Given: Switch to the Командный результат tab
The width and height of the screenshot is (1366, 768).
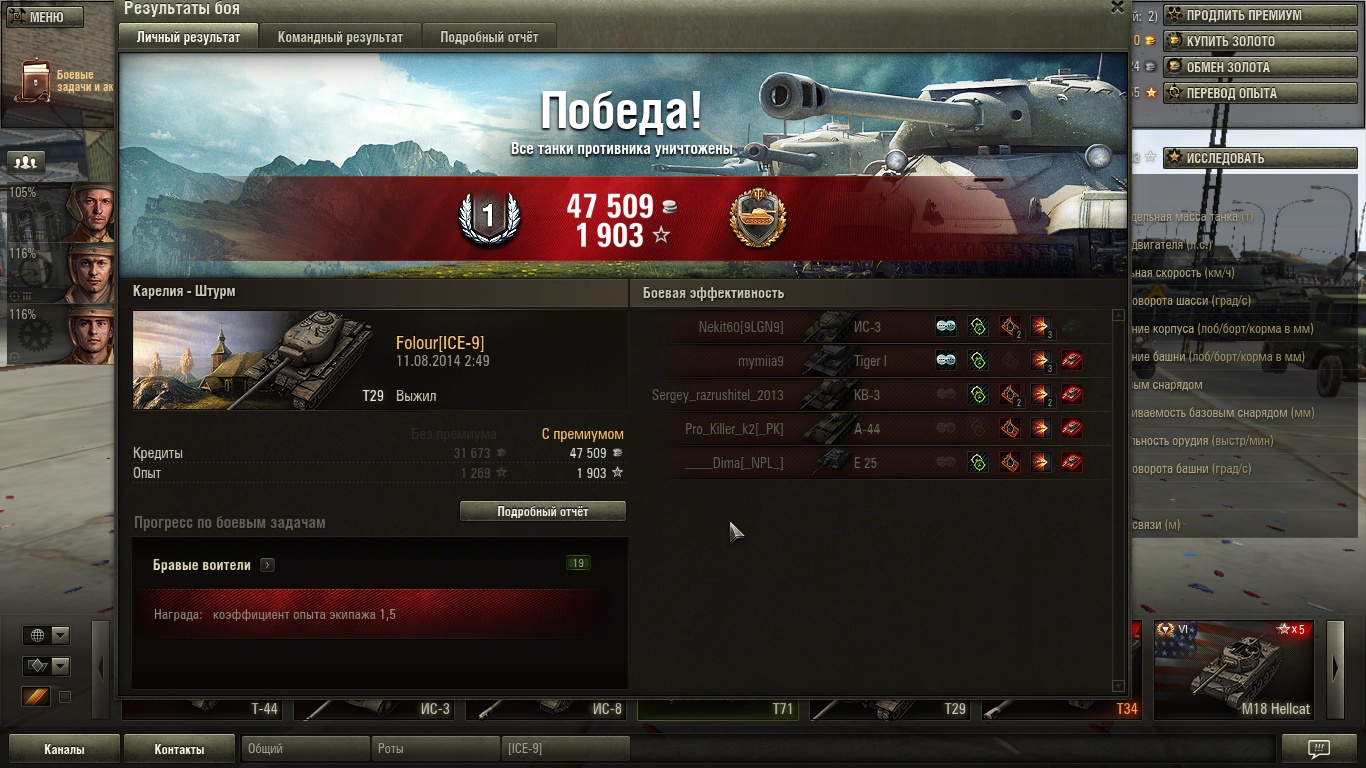Looking at the screenshot, I should 340,37.
